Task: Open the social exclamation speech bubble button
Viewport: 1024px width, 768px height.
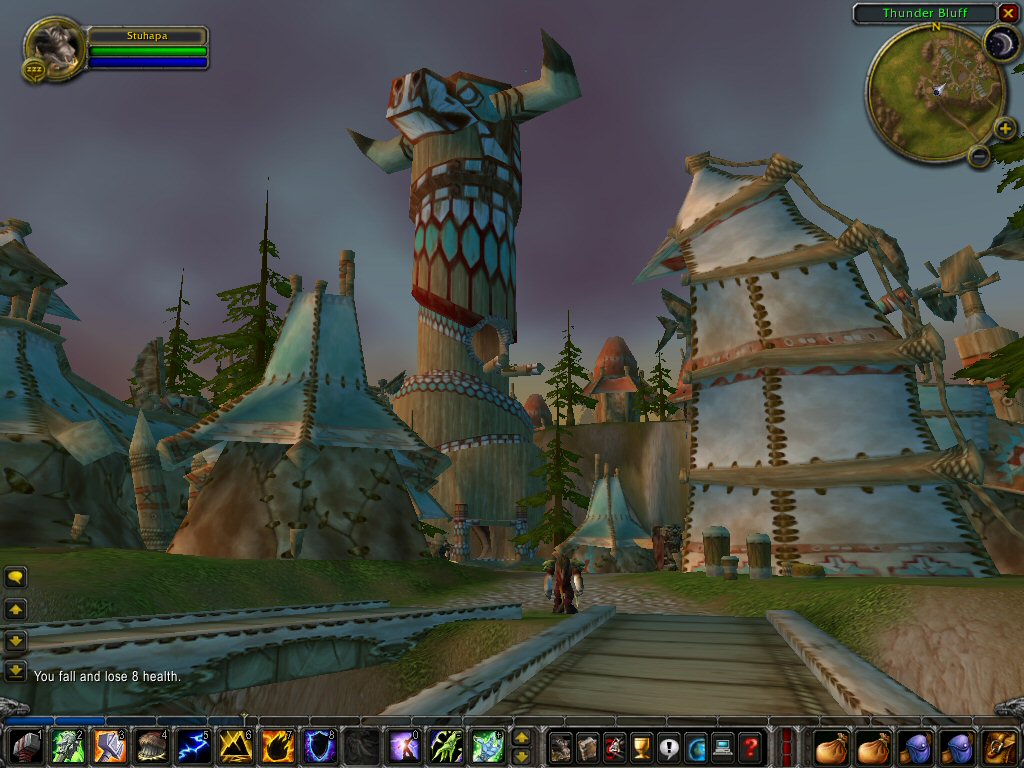Action: point(668,747)
